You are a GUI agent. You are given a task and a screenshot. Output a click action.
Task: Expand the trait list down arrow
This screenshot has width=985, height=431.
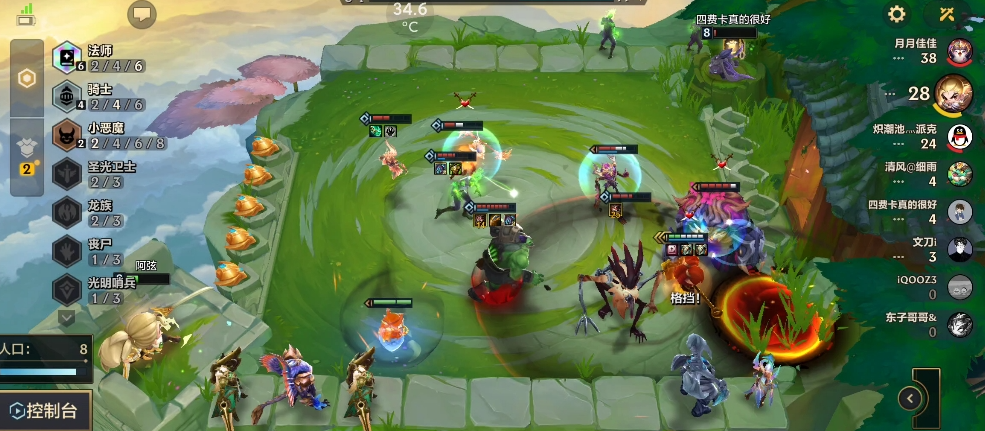coord(67,317)
